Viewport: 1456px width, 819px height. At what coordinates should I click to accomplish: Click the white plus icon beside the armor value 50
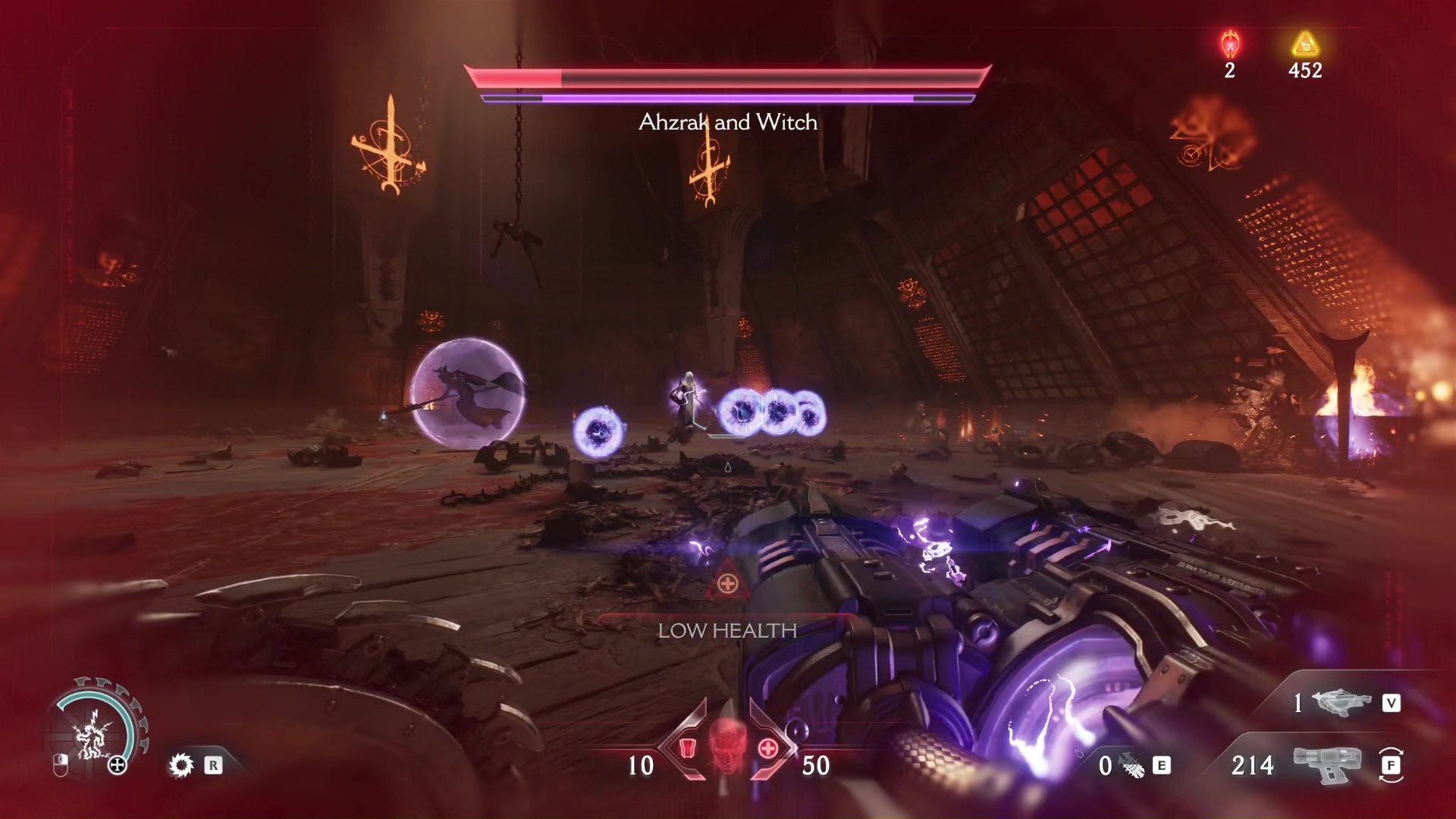[767, 748]
